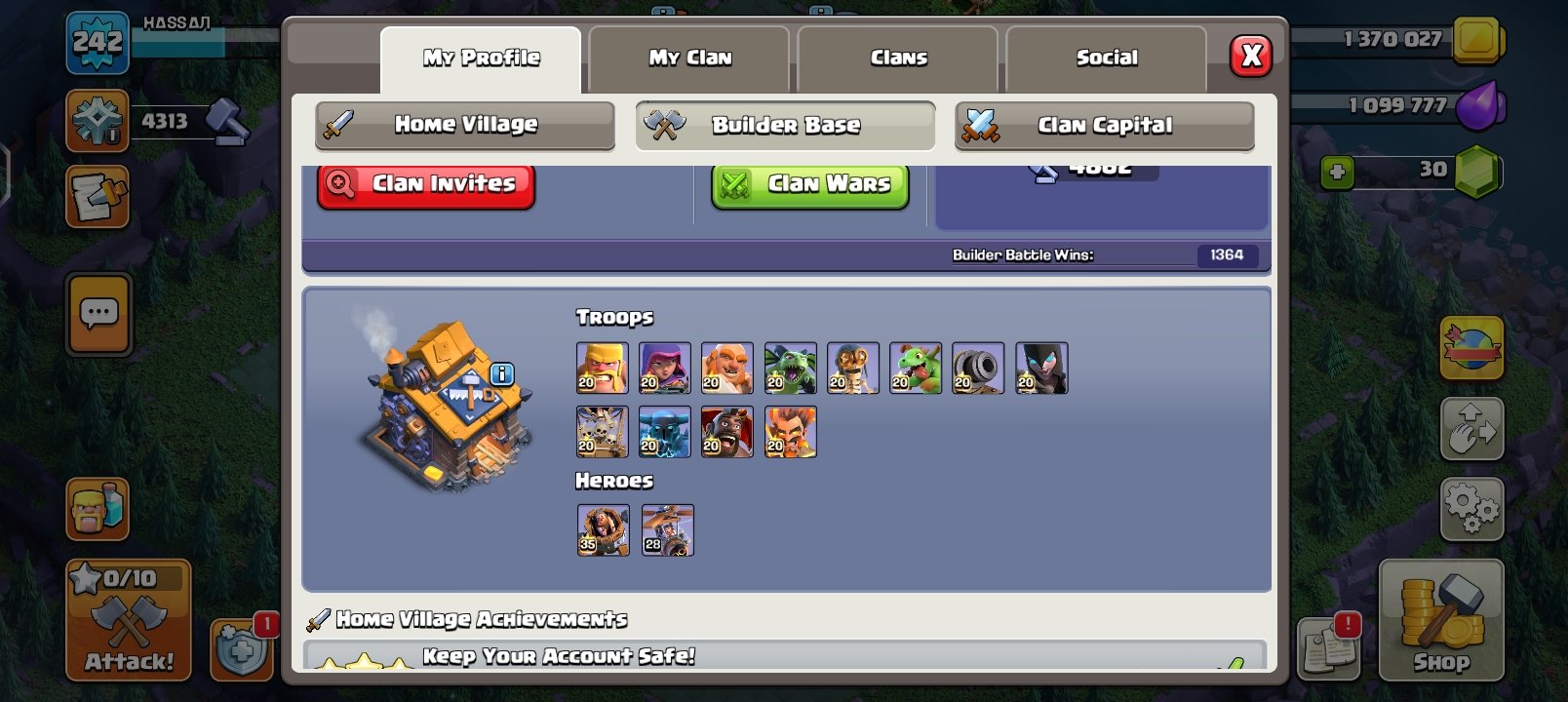Open the Night Witch troop entry
Screen dimensions: 1568x702
(1040, 368)
